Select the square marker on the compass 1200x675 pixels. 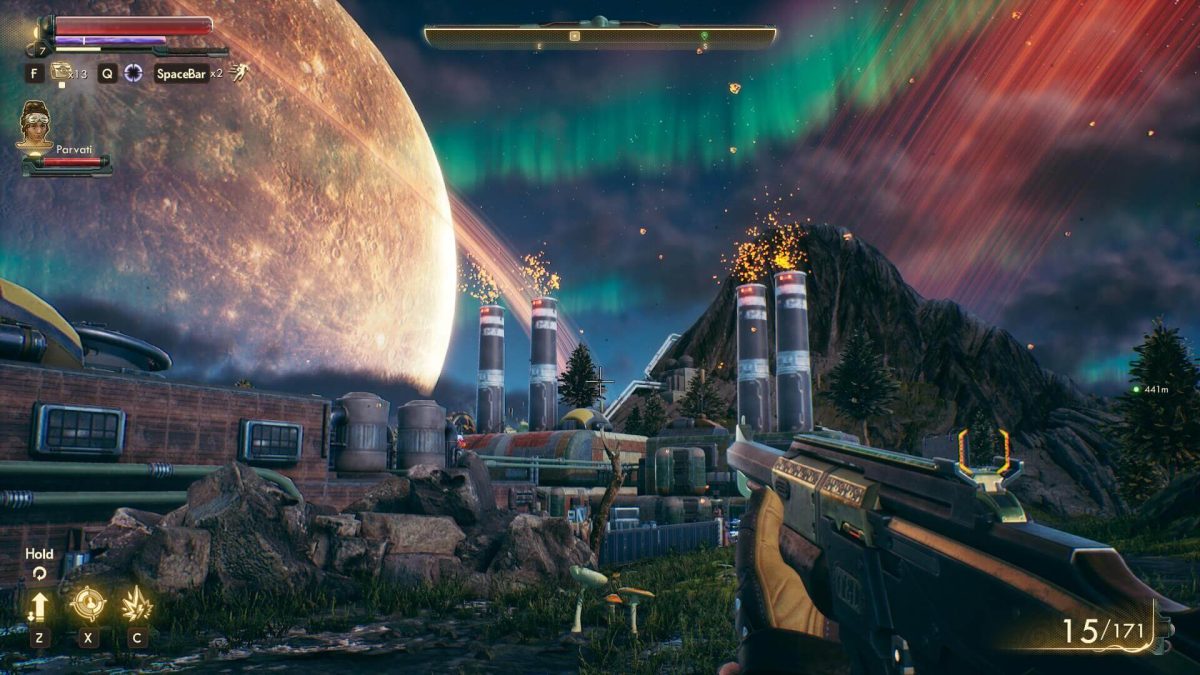coord(574,36)
